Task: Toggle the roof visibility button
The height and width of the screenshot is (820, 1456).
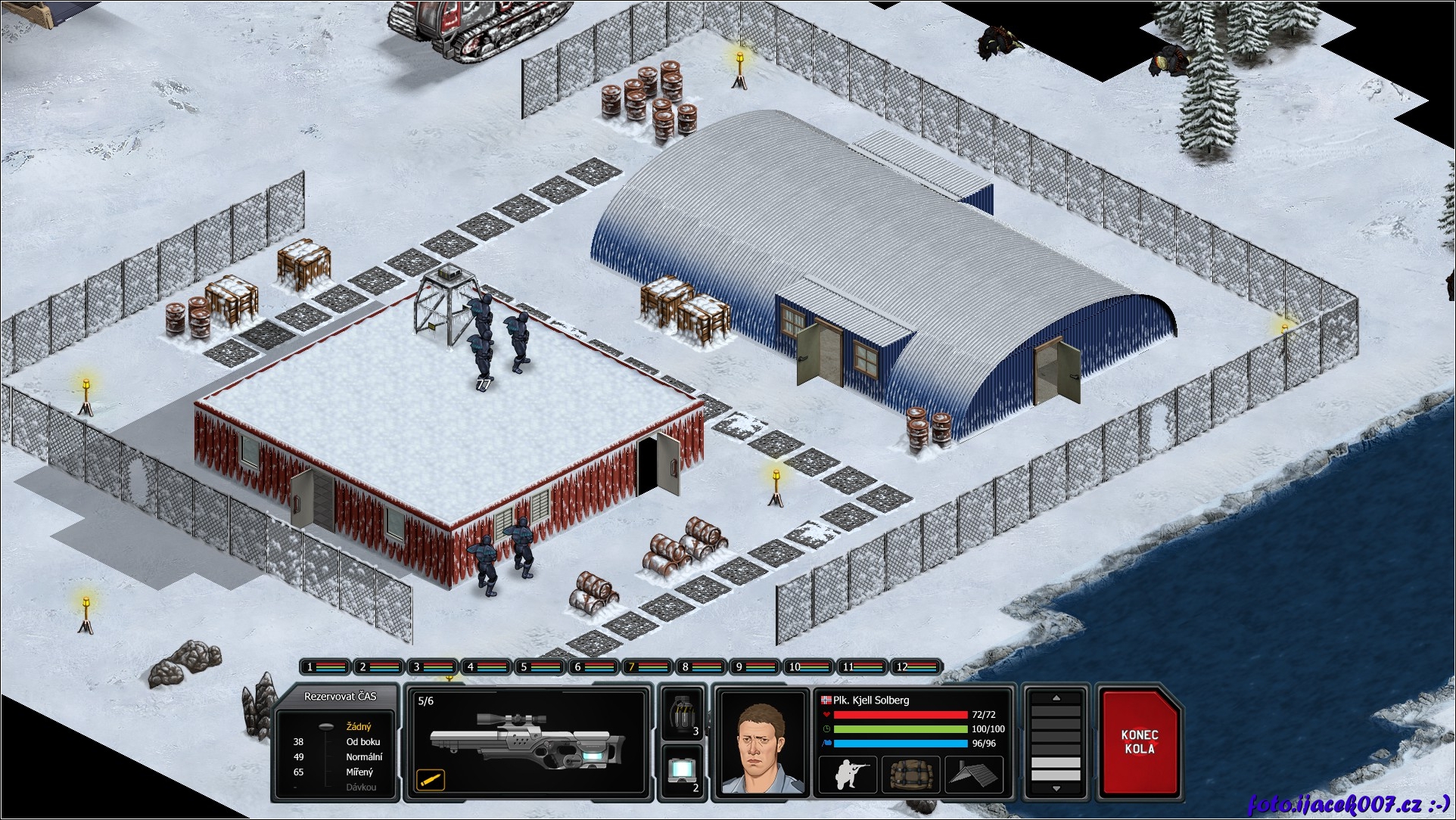Action: [x=973, y=775]
